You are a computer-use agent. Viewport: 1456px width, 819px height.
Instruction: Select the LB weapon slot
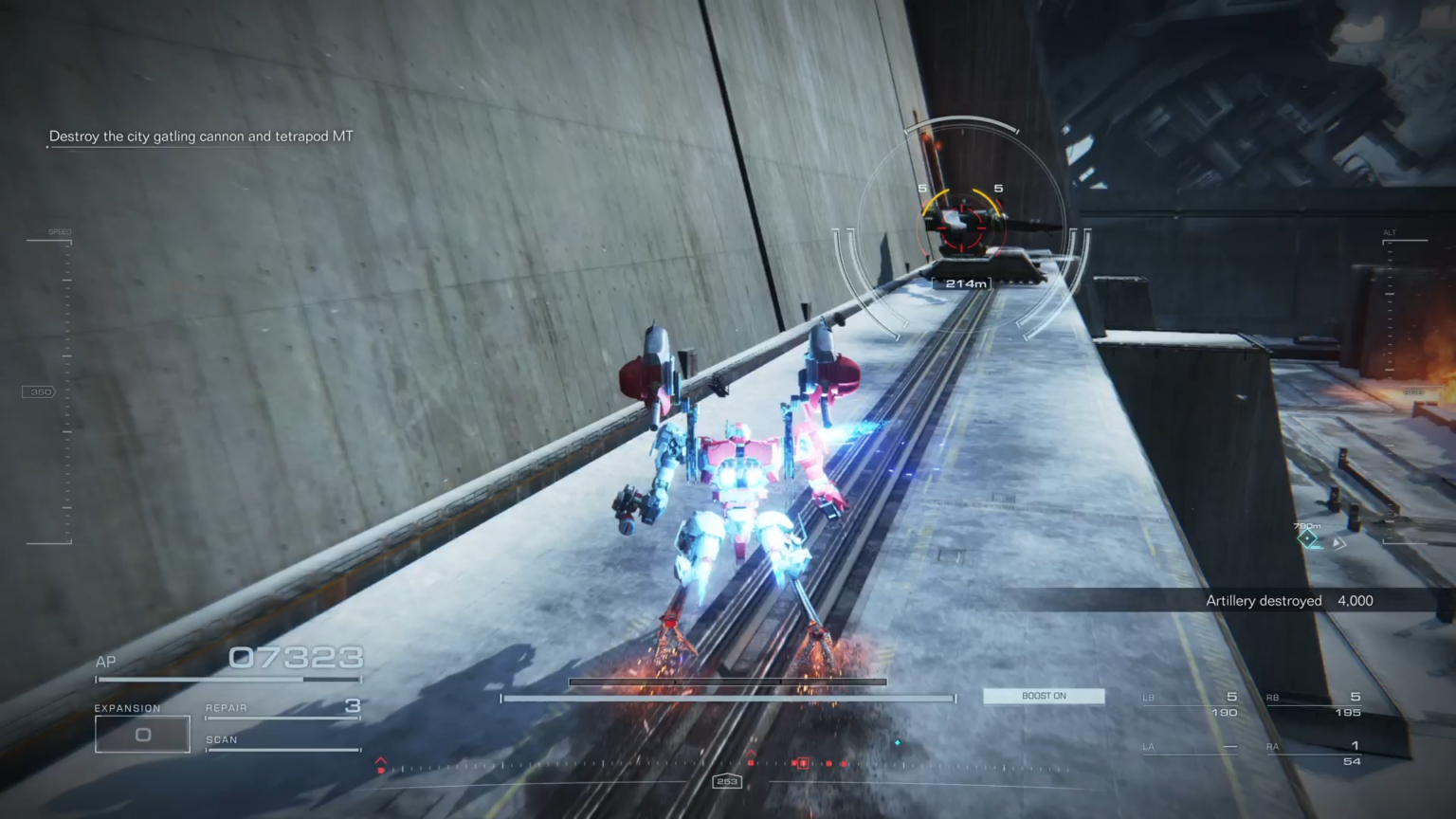pyautogui.click(x=1191, y=704)
